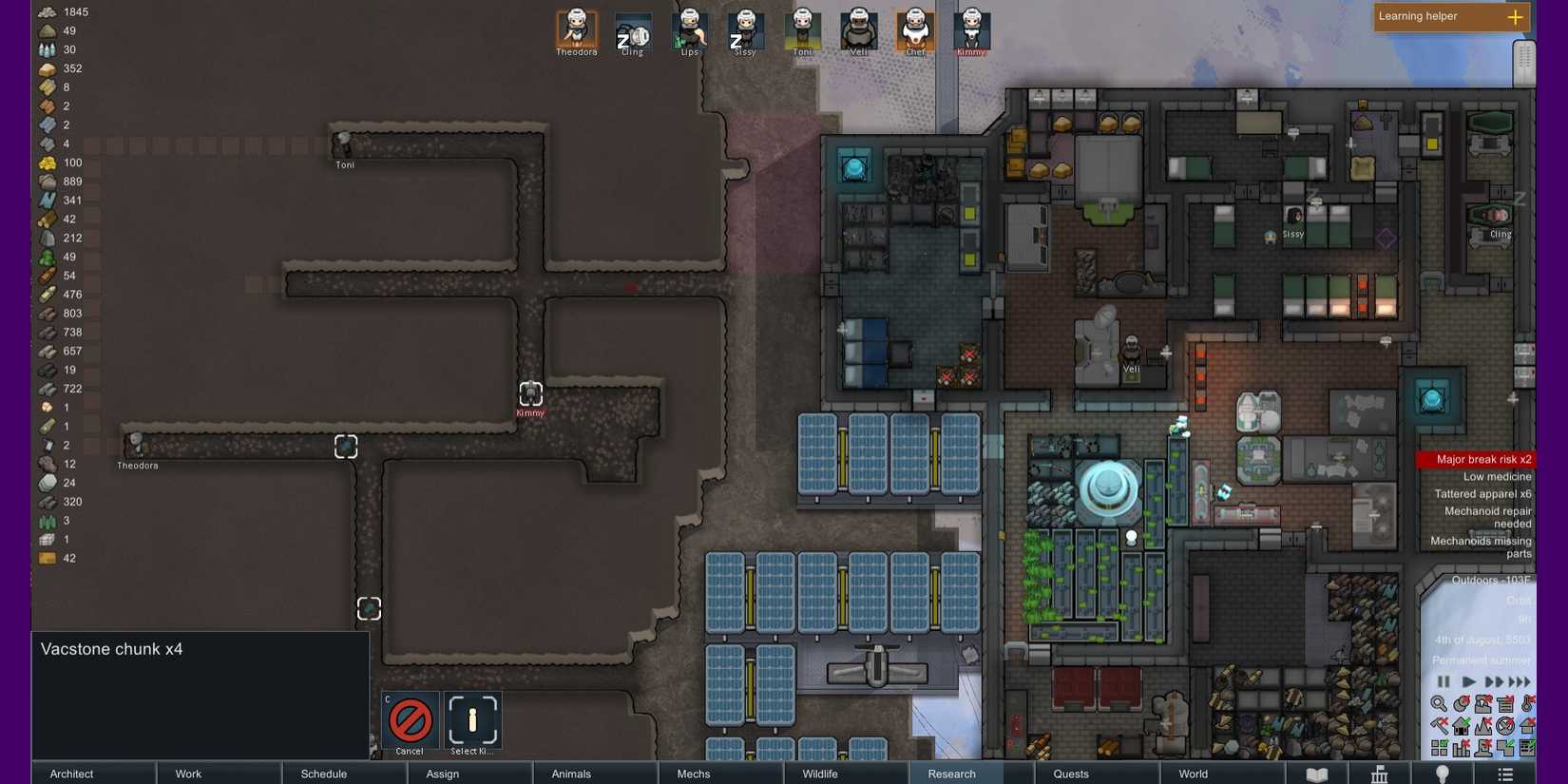Pause the game
Screen dimensions: 1568x784
(x=1444, y=681)
